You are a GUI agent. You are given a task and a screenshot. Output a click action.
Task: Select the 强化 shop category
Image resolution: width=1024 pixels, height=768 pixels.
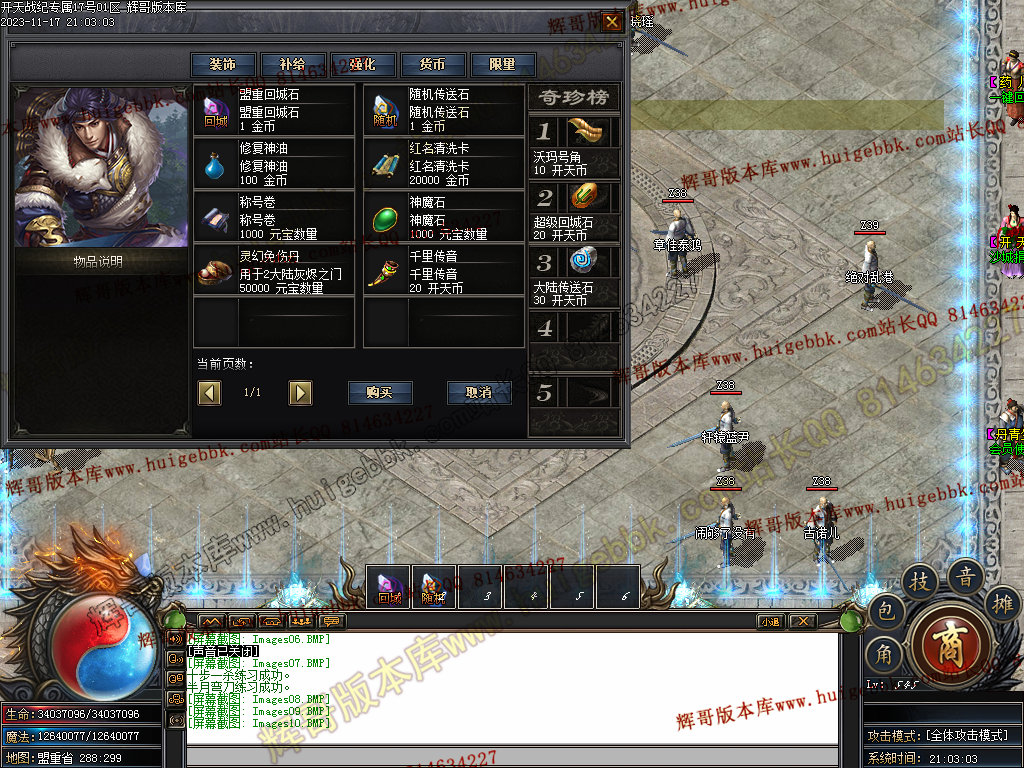[363, 64]
